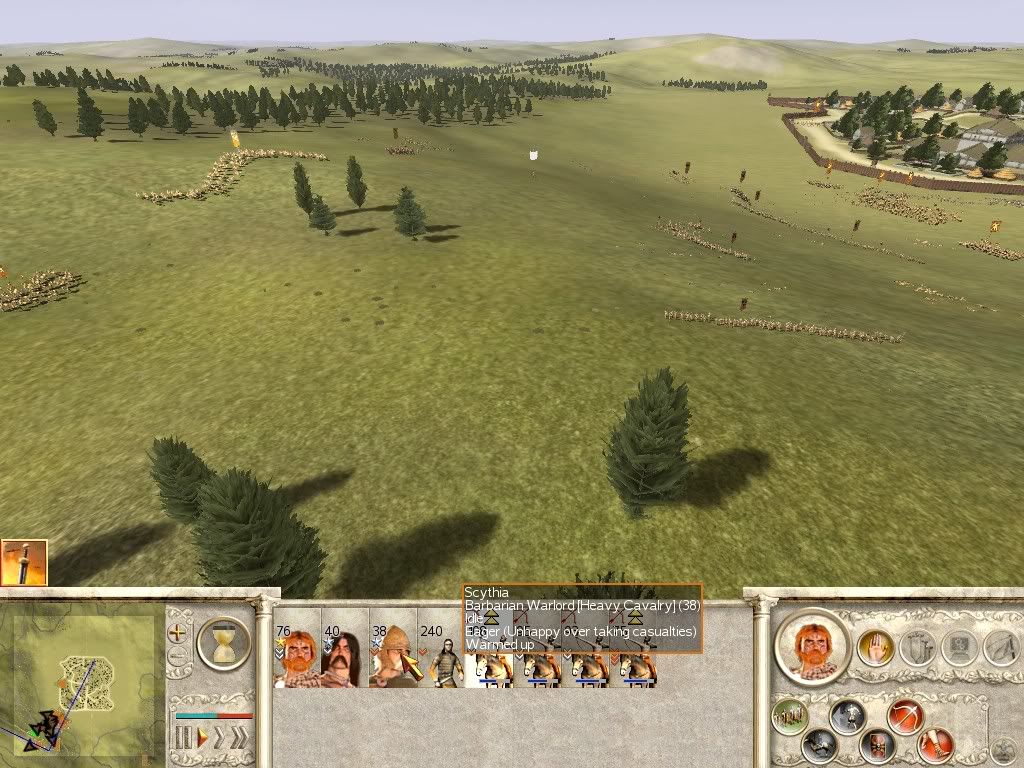
Task: Set battle speed to triple fast forward
Action: click(x=239, y=739)
